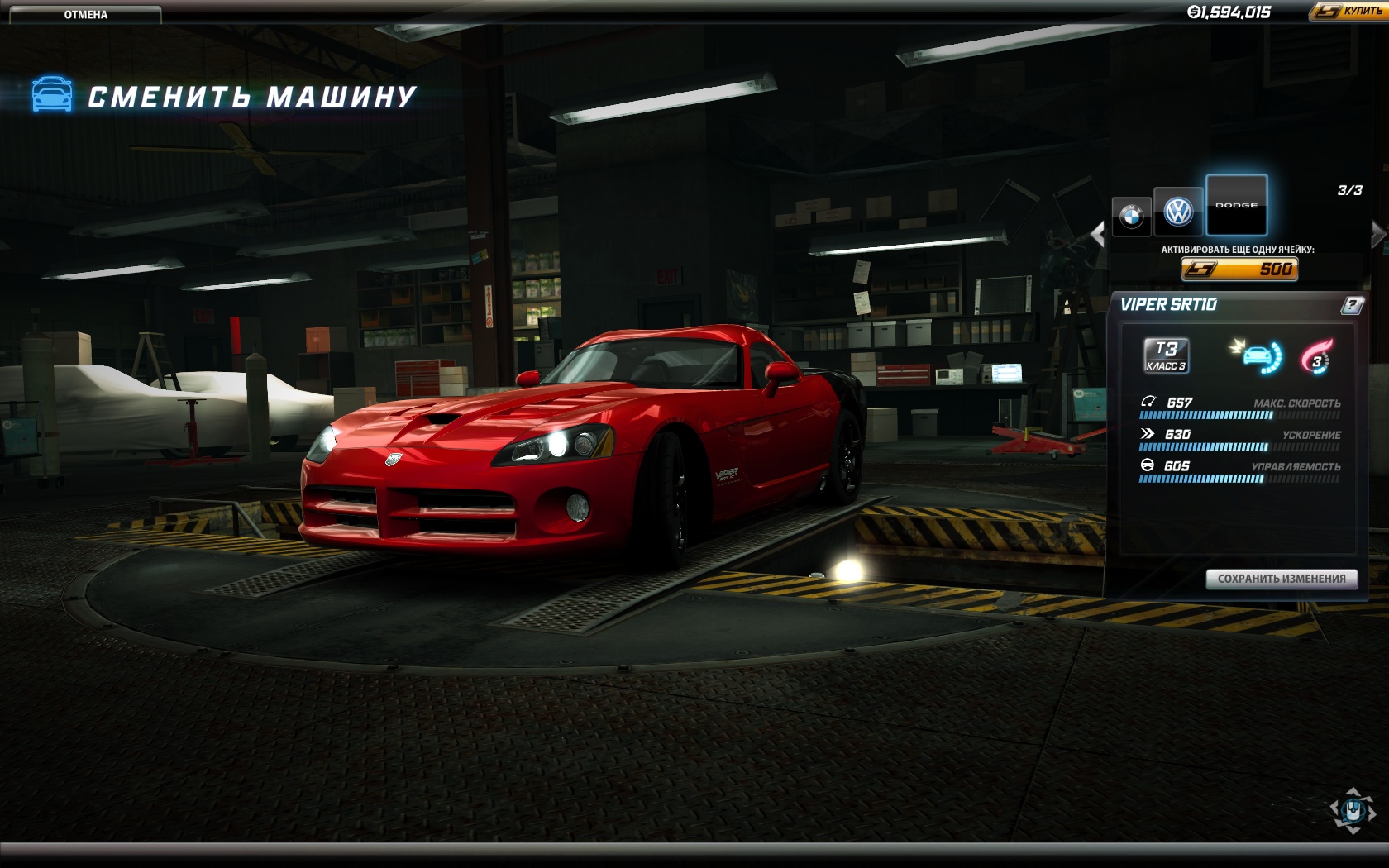Image resolution: width=1389 pixels, height=868 pixels.
Task: Click the pink flame level 3 icon
Action: (x=1316, y=357)
